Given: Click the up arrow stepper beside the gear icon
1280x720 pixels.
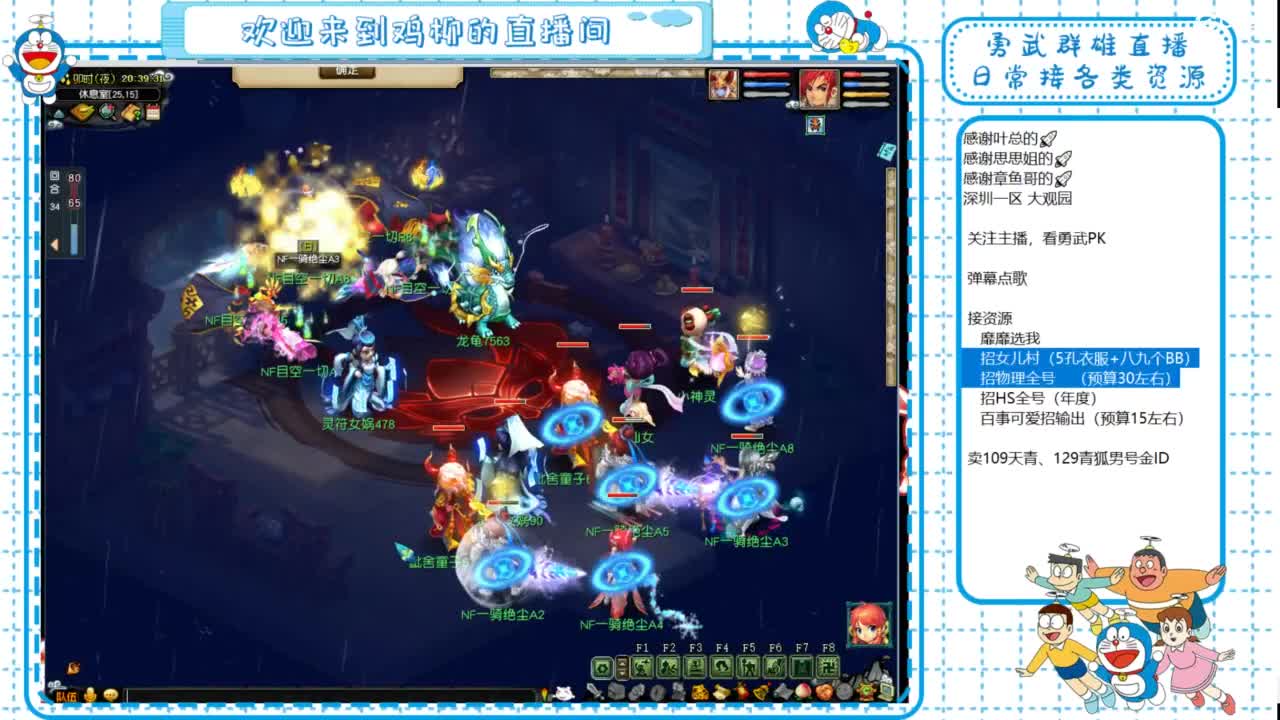Looking at the screenshot, I should (x=622, y=662).
